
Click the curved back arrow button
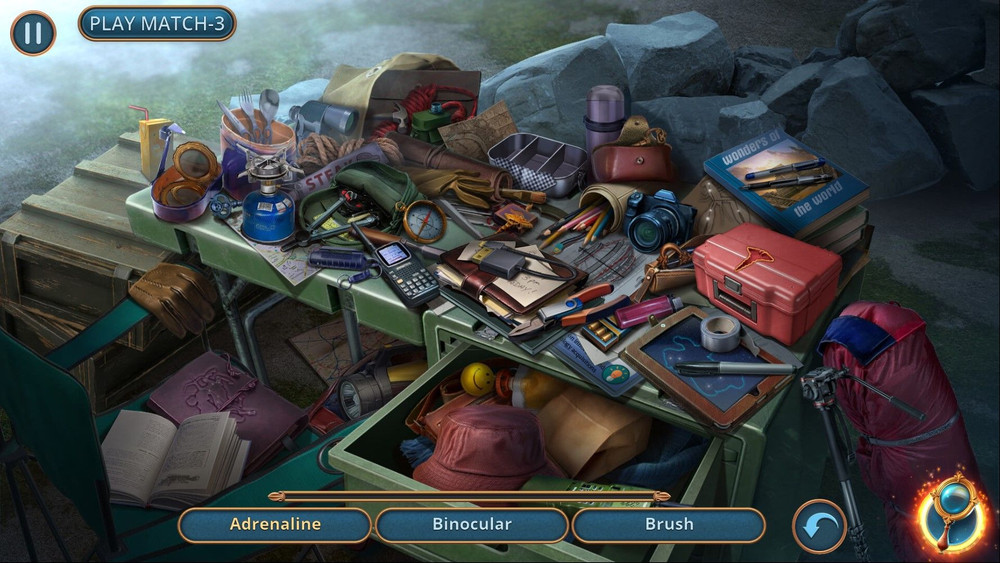pyautogui.click(x=819, y=526)
